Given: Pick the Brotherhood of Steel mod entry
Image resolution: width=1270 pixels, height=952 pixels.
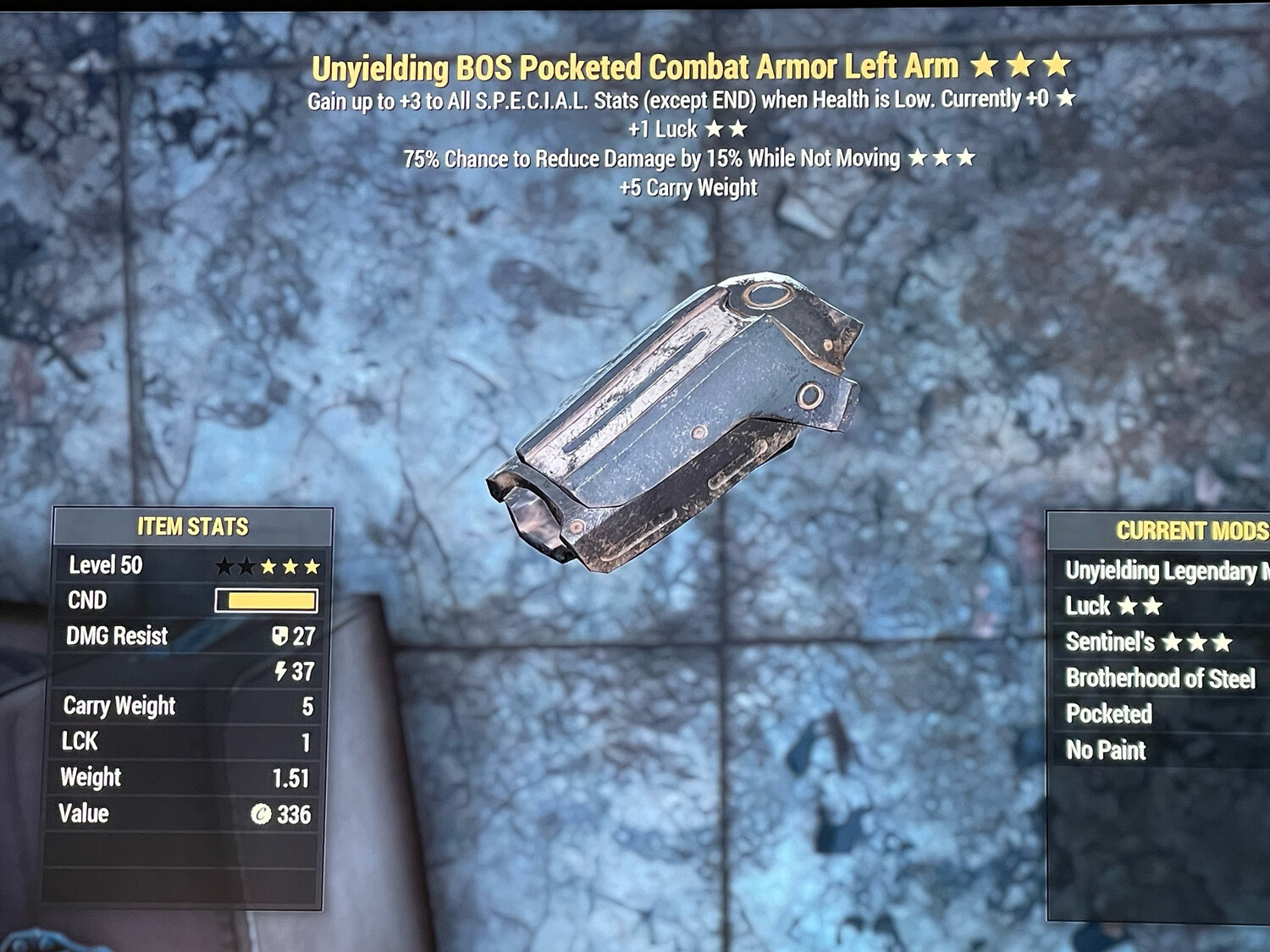Looking at the screenshot, I should (1160, 678).
